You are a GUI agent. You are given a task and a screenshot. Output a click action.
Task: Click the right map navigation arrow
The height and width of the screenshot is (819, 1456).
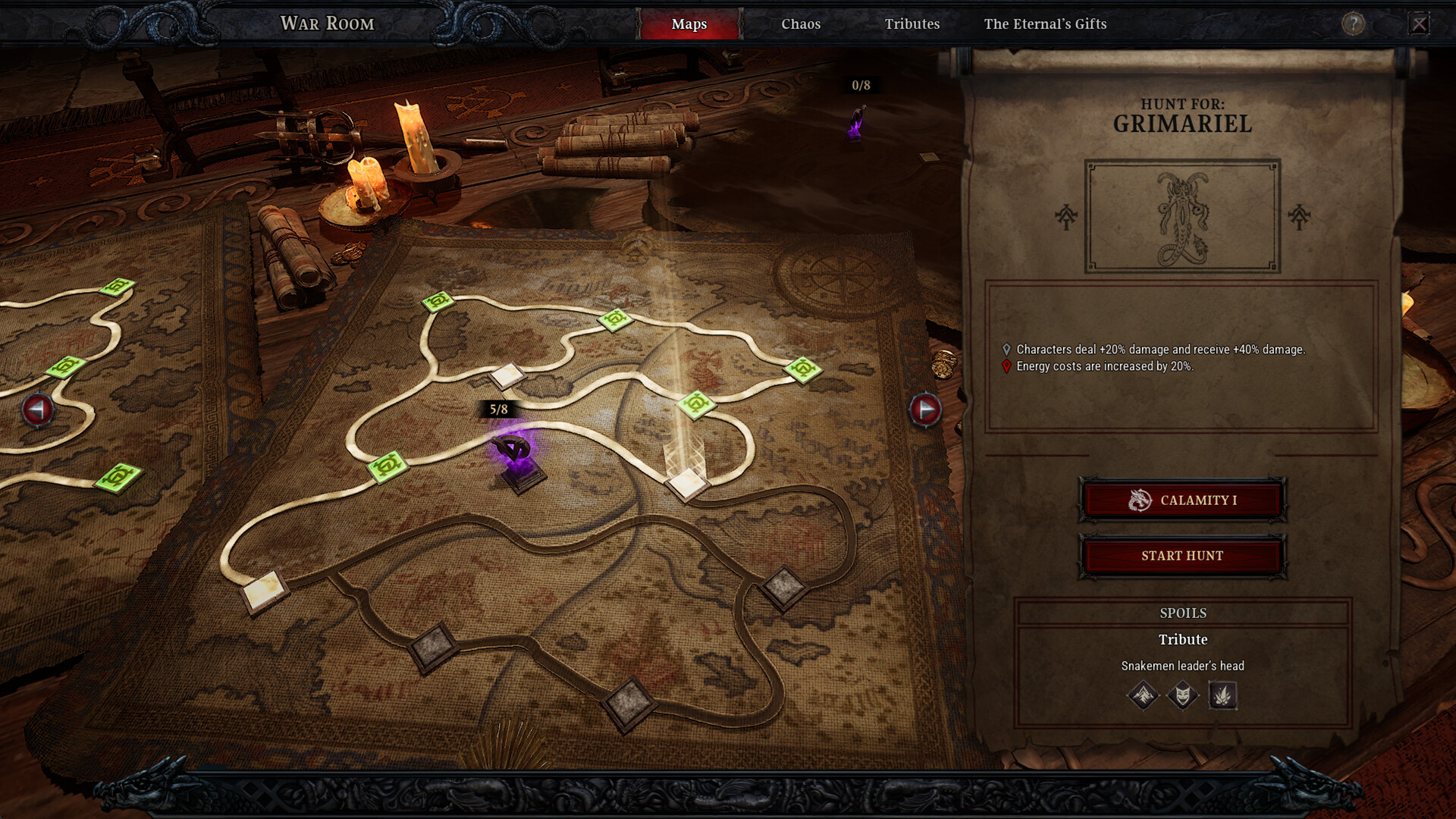(x=926, y=410)
